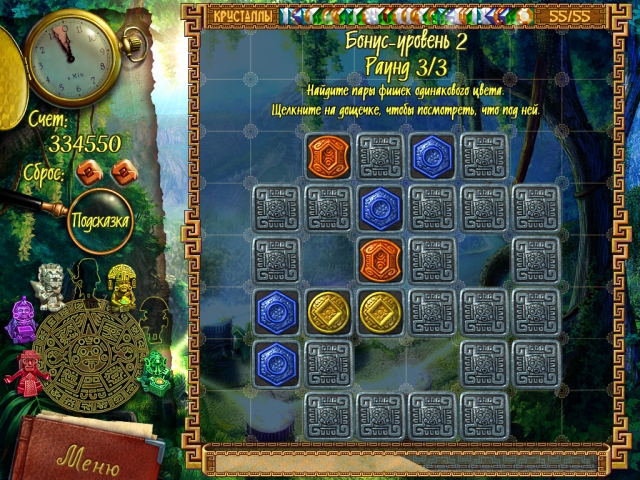Choose the blue tile directly above the central orange tile
Image resolution: width=640 pixels, height=480 pixels.
click(x=380, y=207)
